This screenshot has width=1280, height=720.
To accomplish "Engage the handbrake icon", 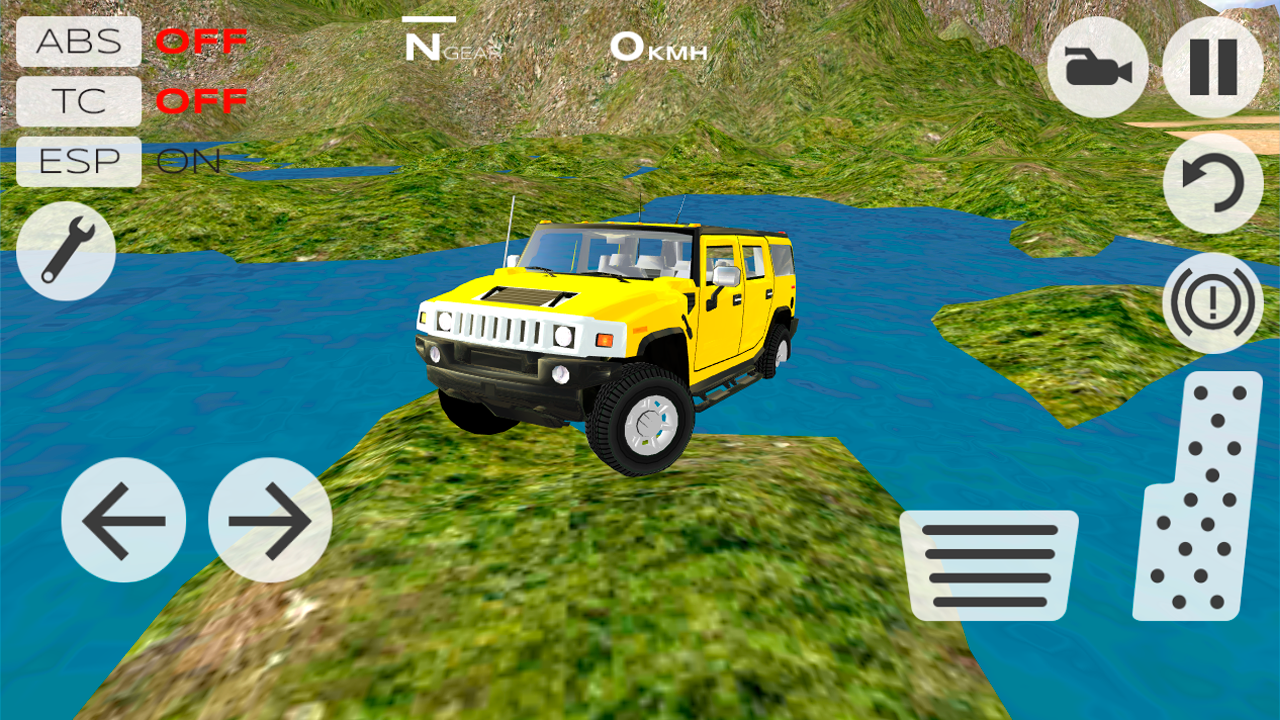I will click(1213, 303).
